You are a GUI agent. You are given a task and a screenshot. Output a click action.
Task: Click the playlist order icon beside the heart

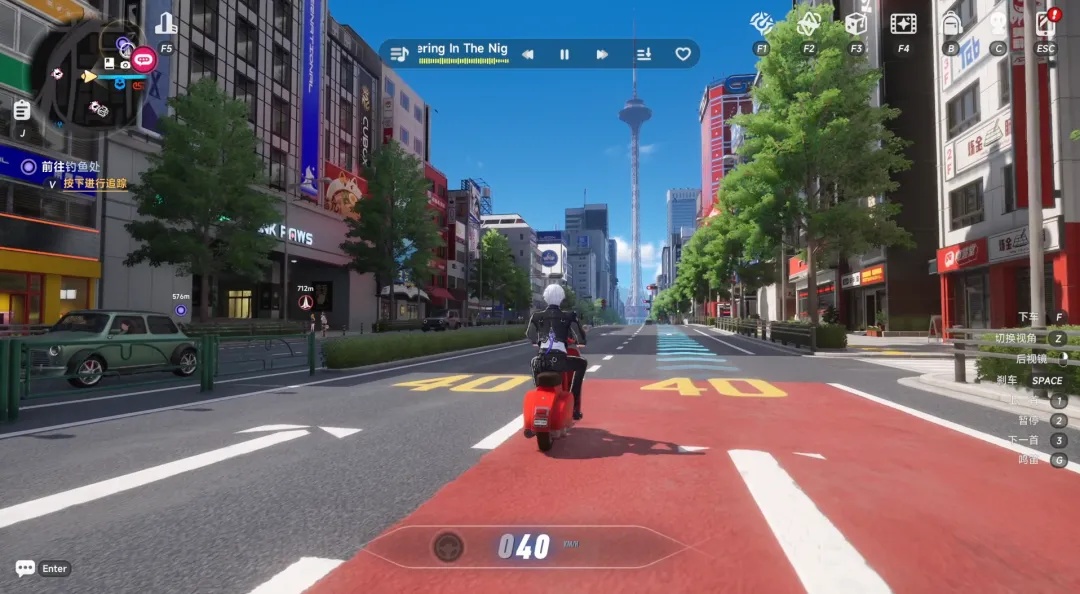pyautogui.click(x=644, y=54)
